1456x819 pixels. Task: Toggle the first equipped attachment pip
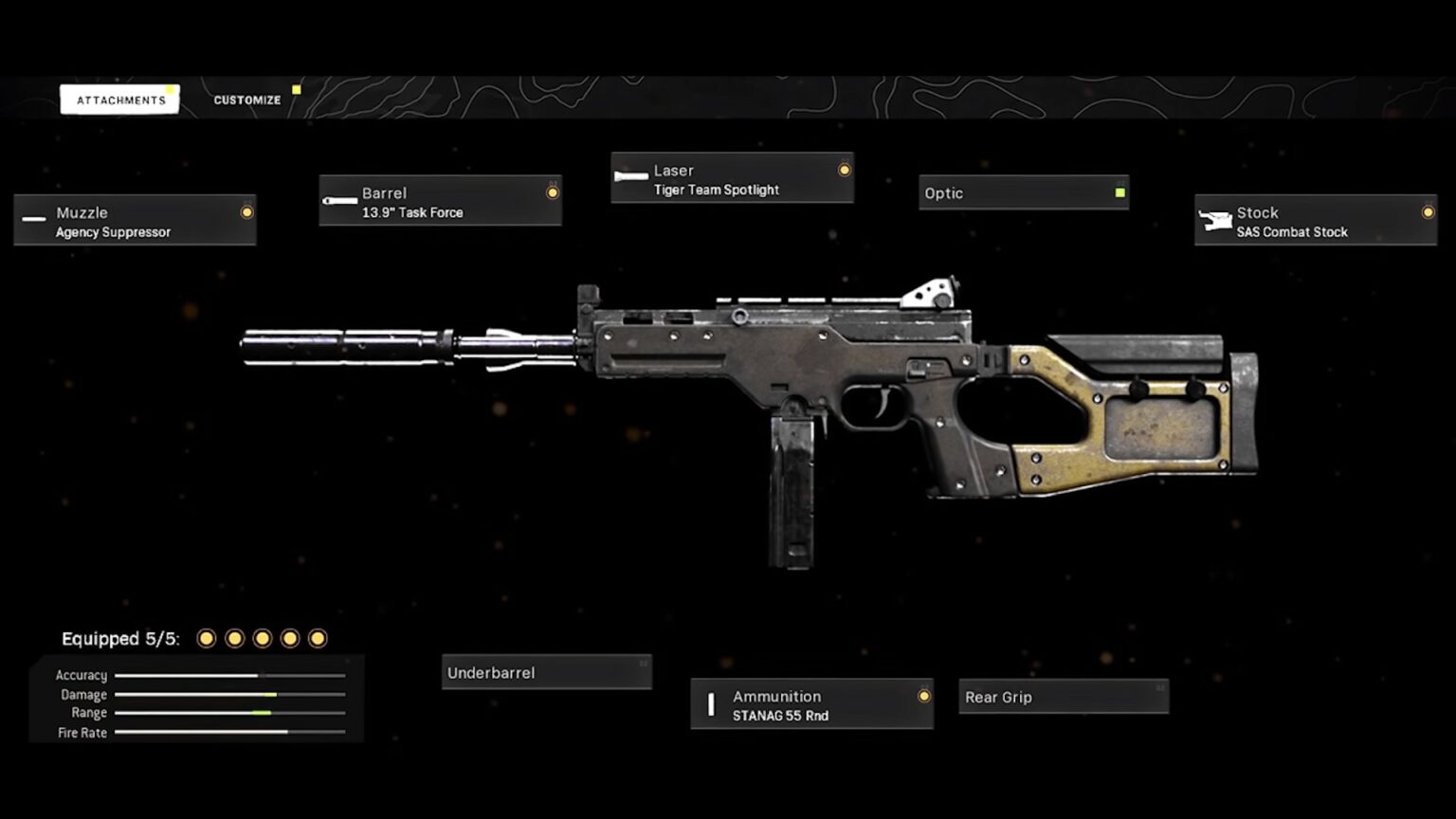206,638
